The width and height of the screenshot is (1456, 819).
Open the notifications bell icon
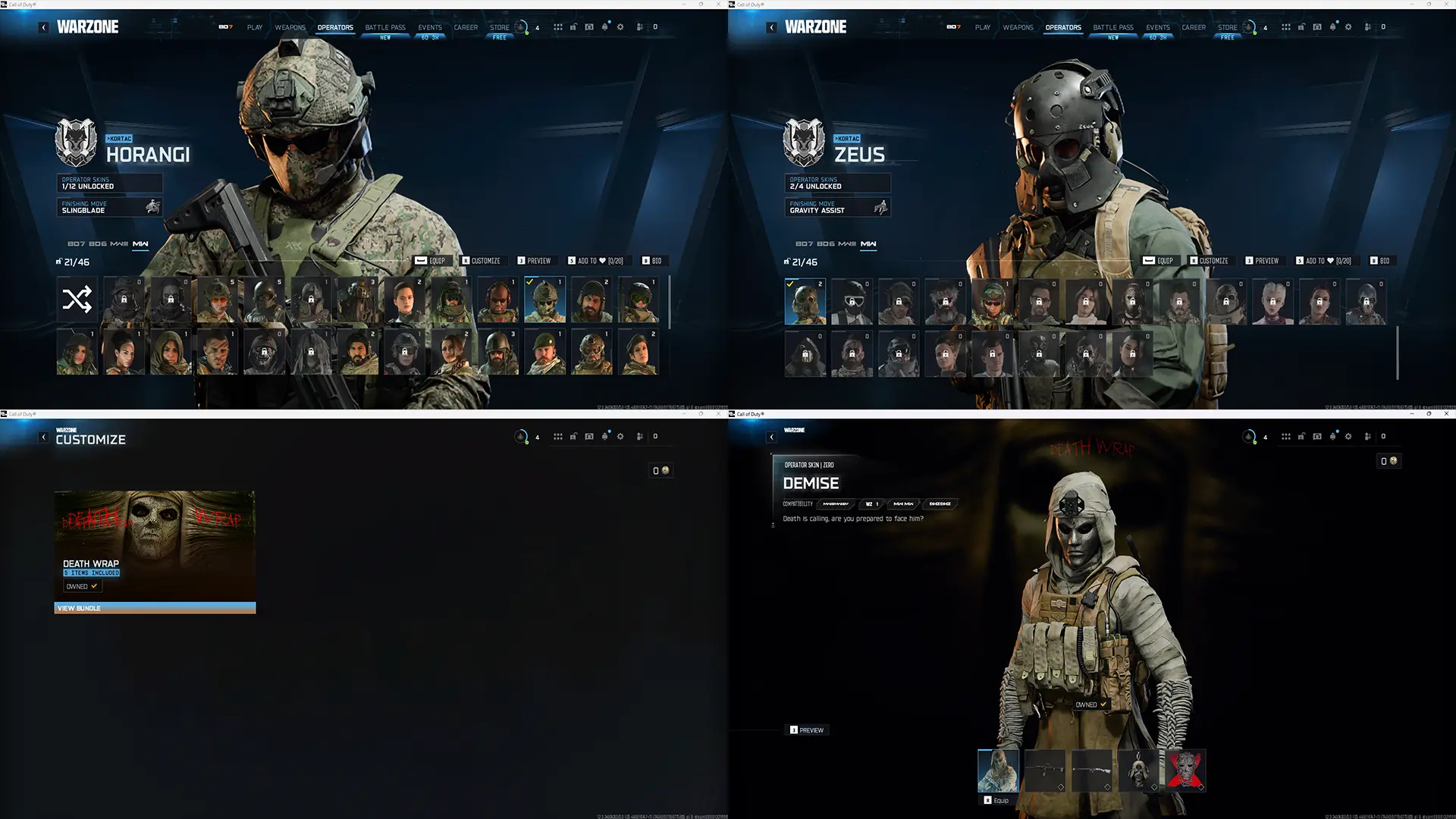point(604,27)
